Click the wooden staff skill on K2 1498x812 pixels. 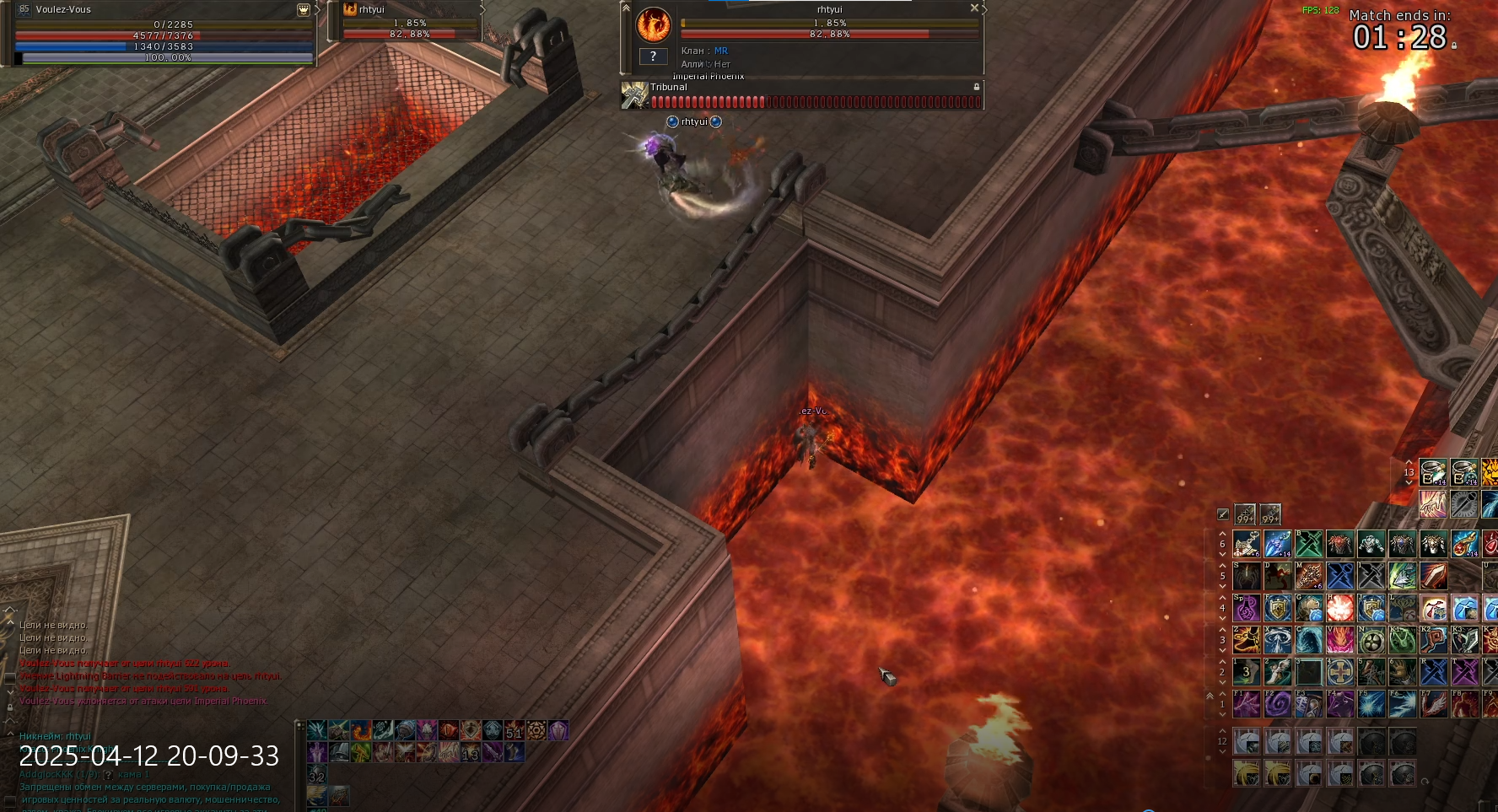(x=1434, y=640)
